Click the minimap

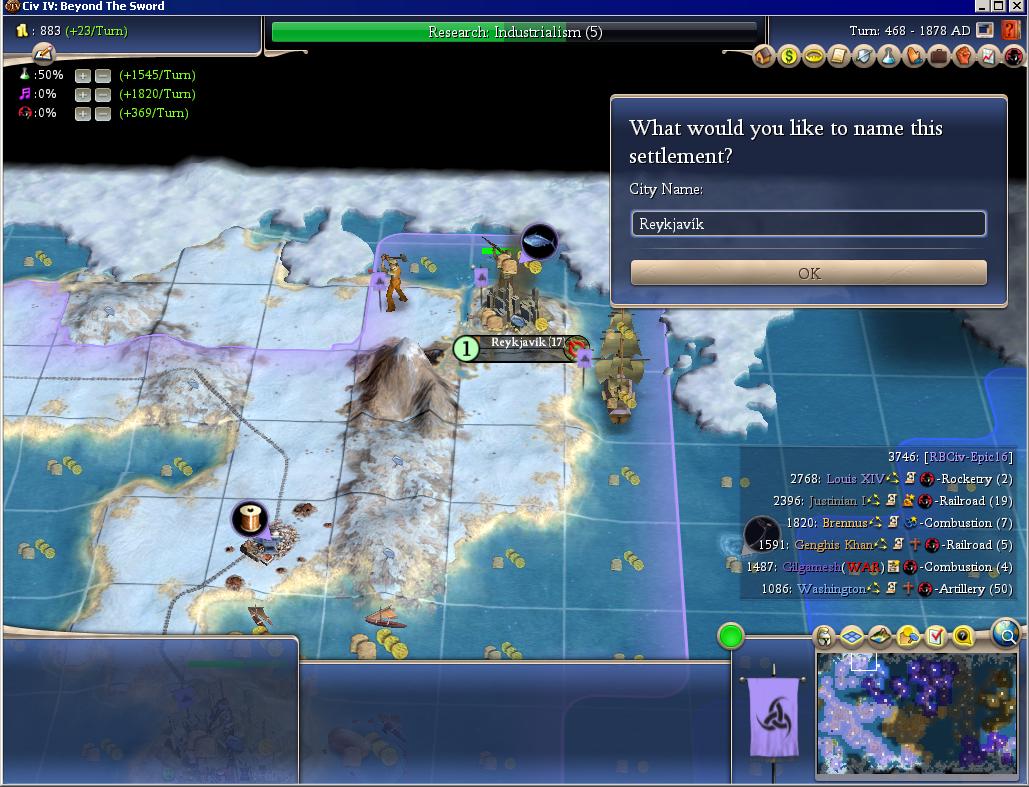(915, 714)
